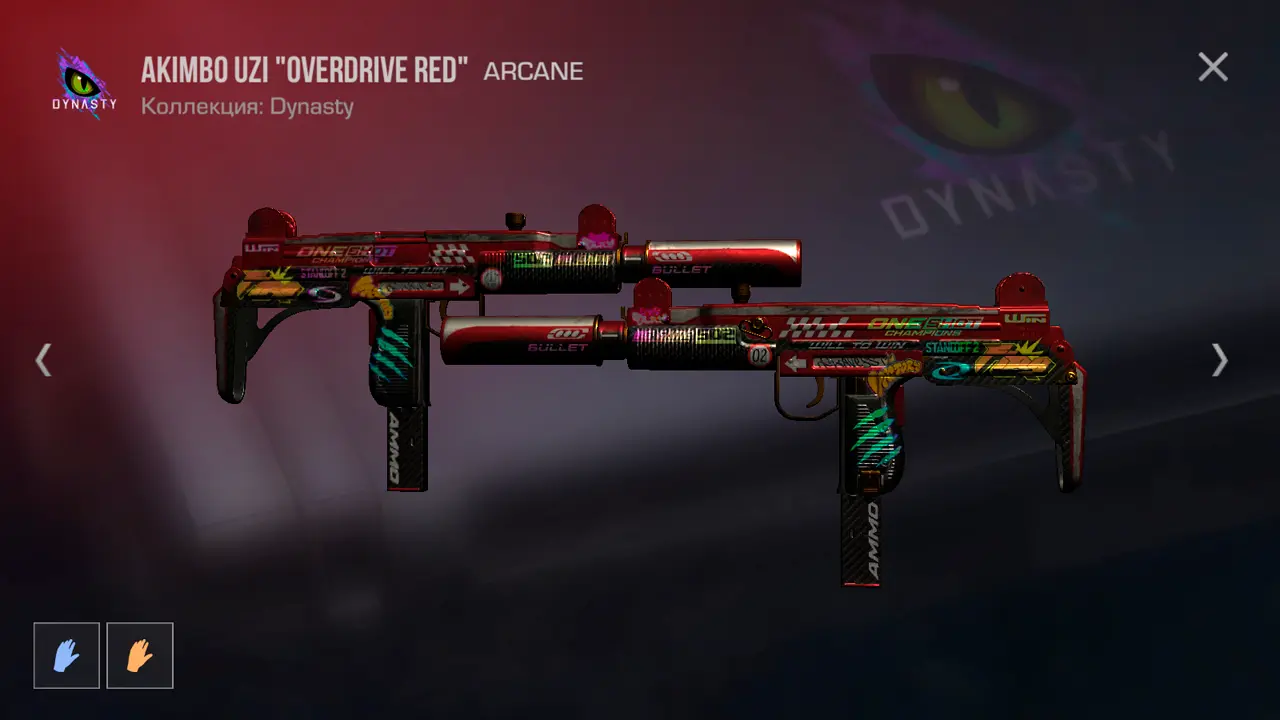Go to the next skin with right arrow
This screenshot has height=720, width=1280.
click(1219, 360)
